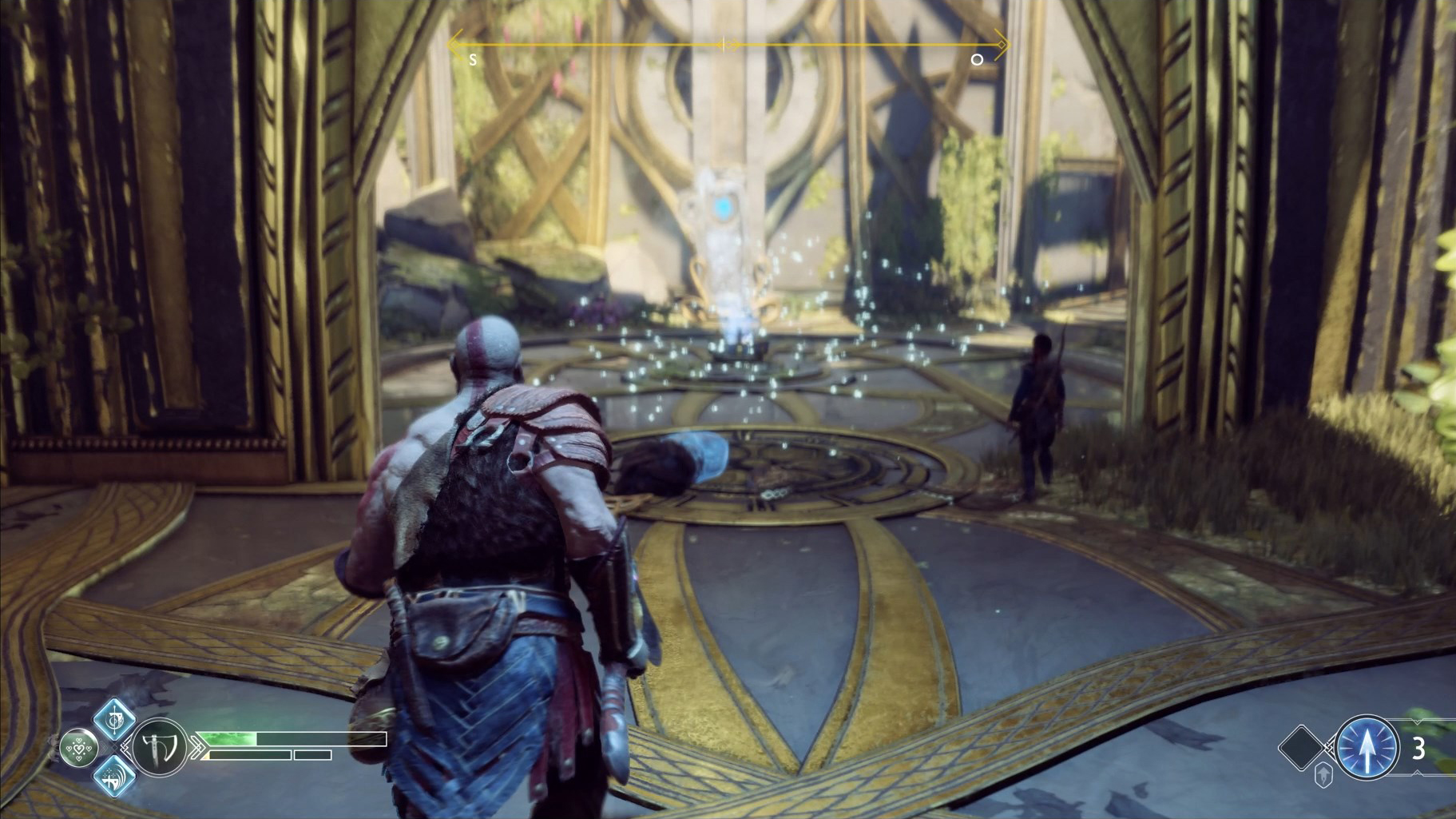Click the left arrowhead of the compass bar

point(455,46)
